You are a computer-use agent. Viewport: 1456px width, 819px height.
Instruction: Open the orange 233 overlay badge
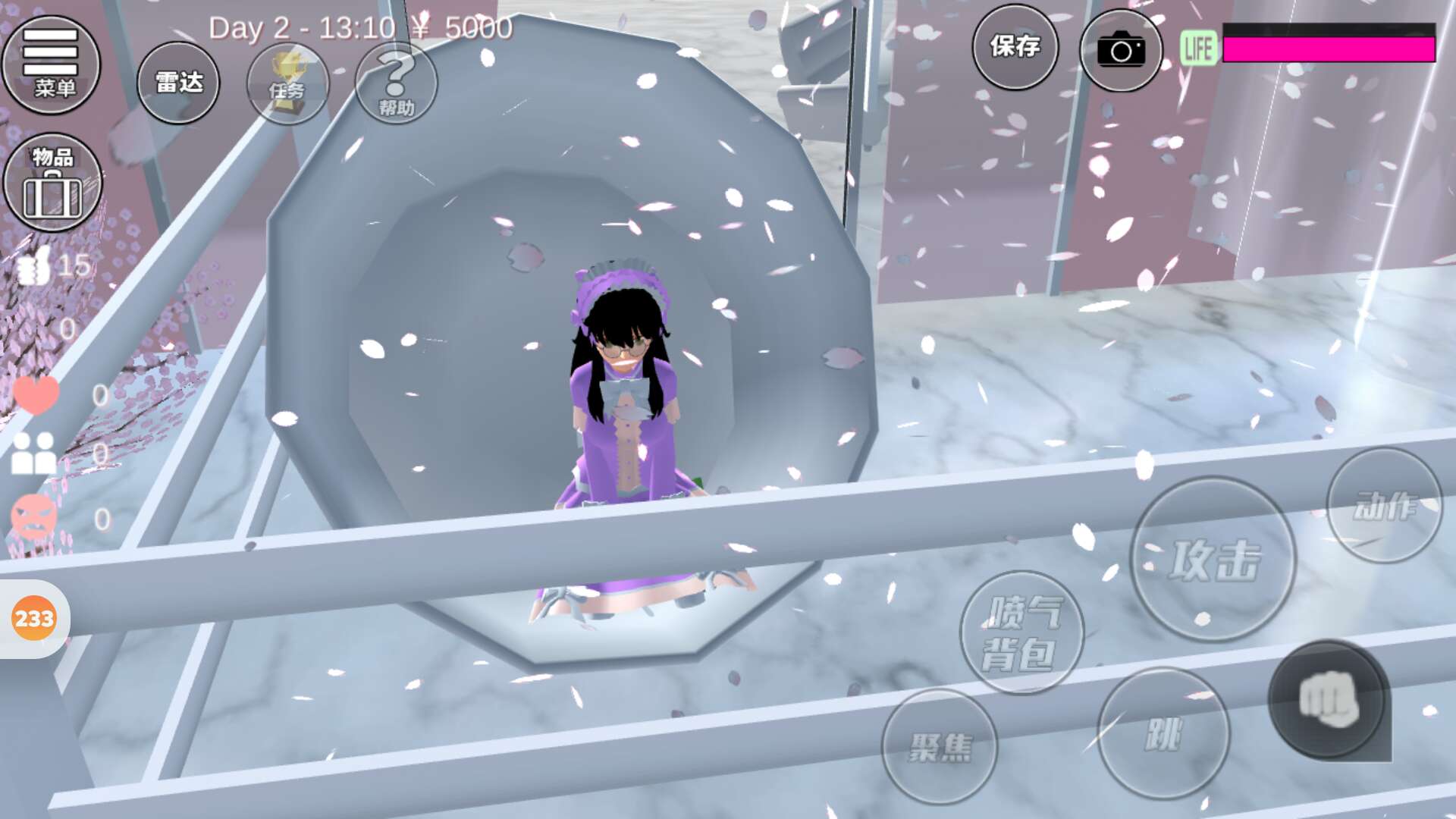tap(34, 619)
